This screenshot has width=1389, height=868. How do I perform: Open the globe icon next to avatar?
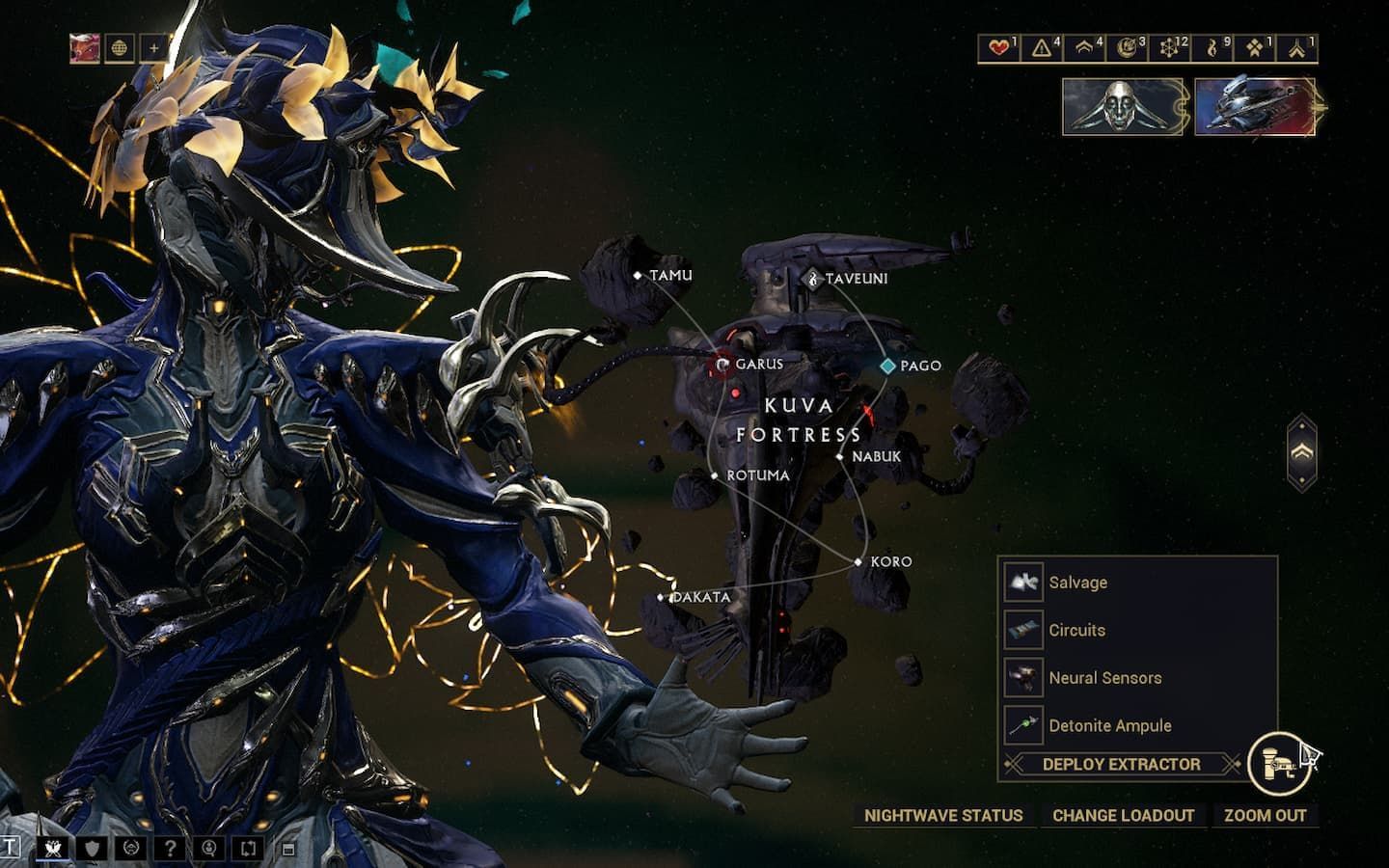(120, 47)
